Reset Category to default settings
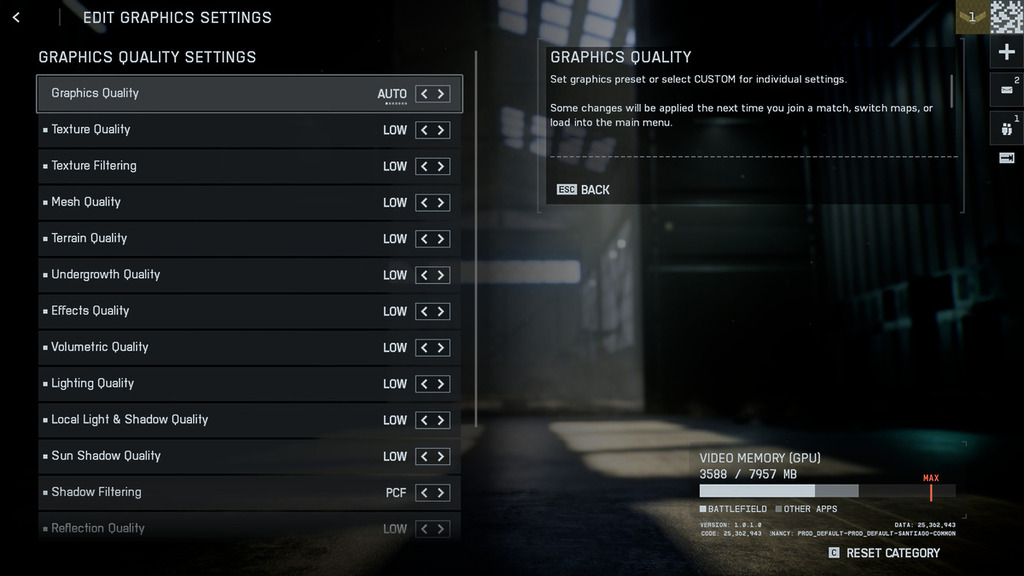 tap(885, 553)
